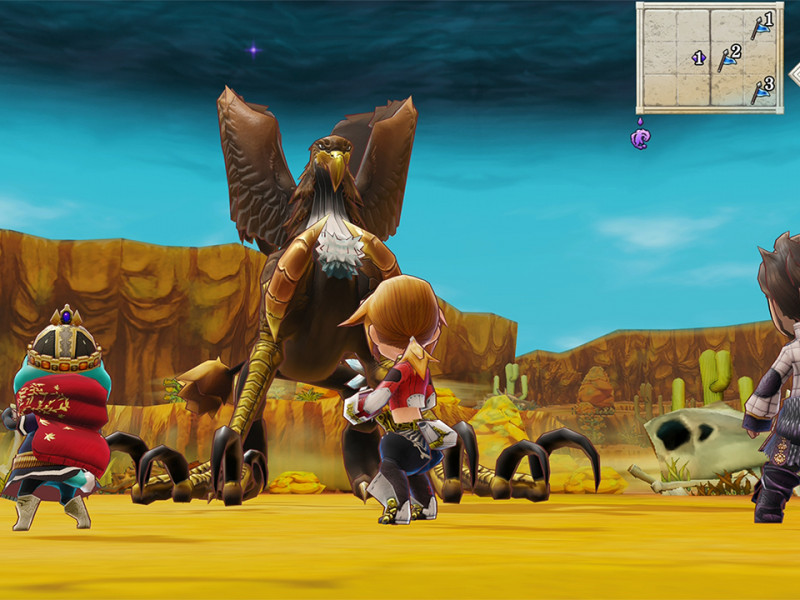Select the blue flag marker numbered 2
Screen dimensions: 800x600
click(729, 58)
